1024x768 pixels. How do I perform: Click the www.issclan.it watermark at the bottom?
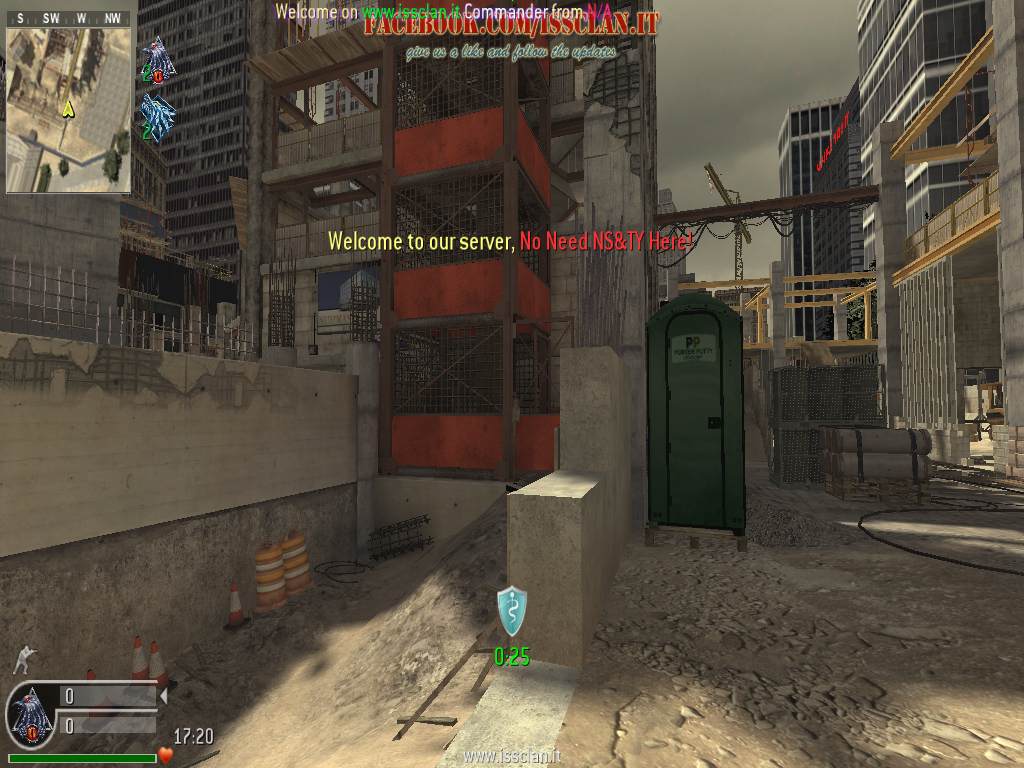click(x=510, y=757)
